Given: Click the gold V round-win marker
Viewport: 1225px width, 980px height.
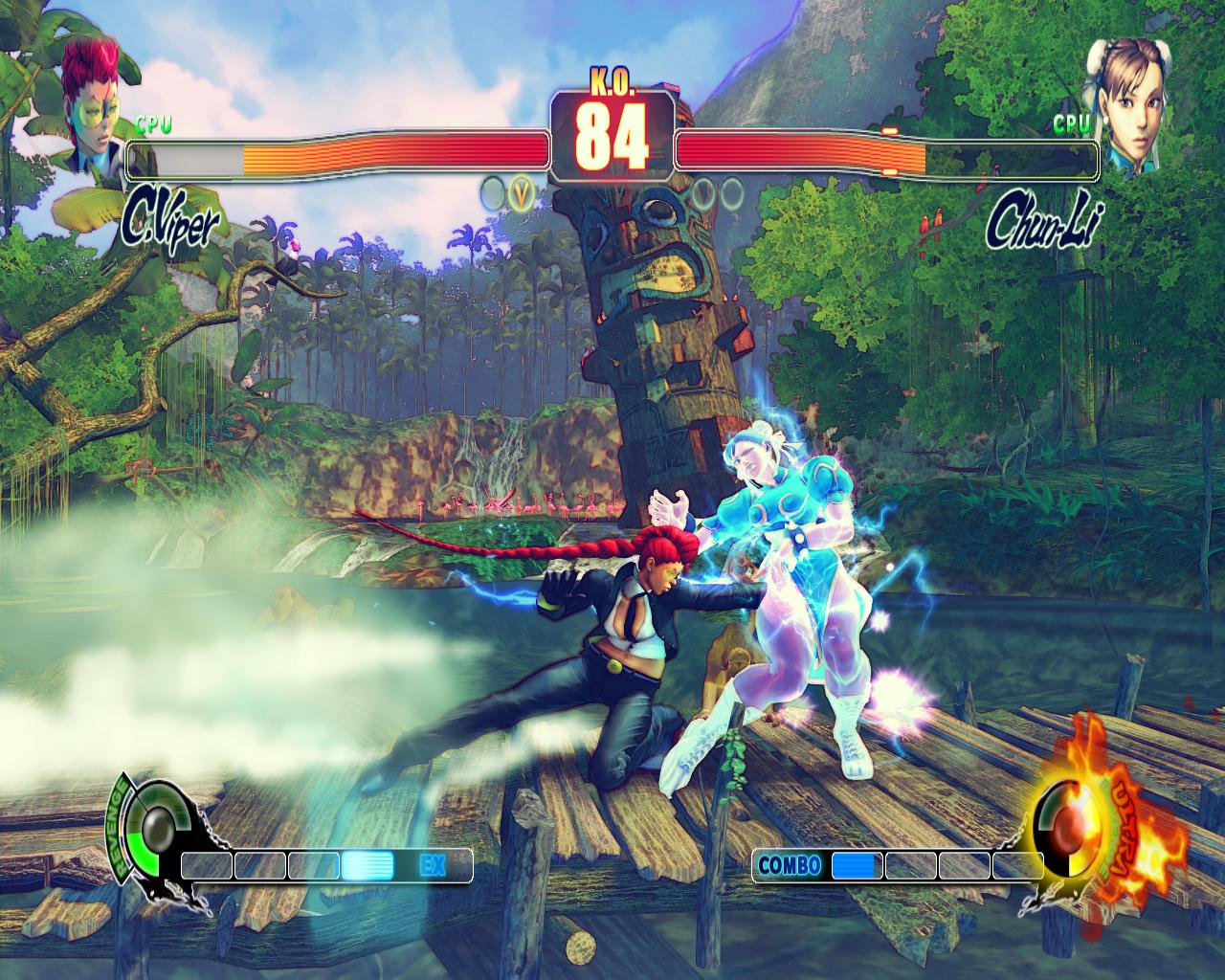Looking at the screenshot, I should (x=522, y=194).
